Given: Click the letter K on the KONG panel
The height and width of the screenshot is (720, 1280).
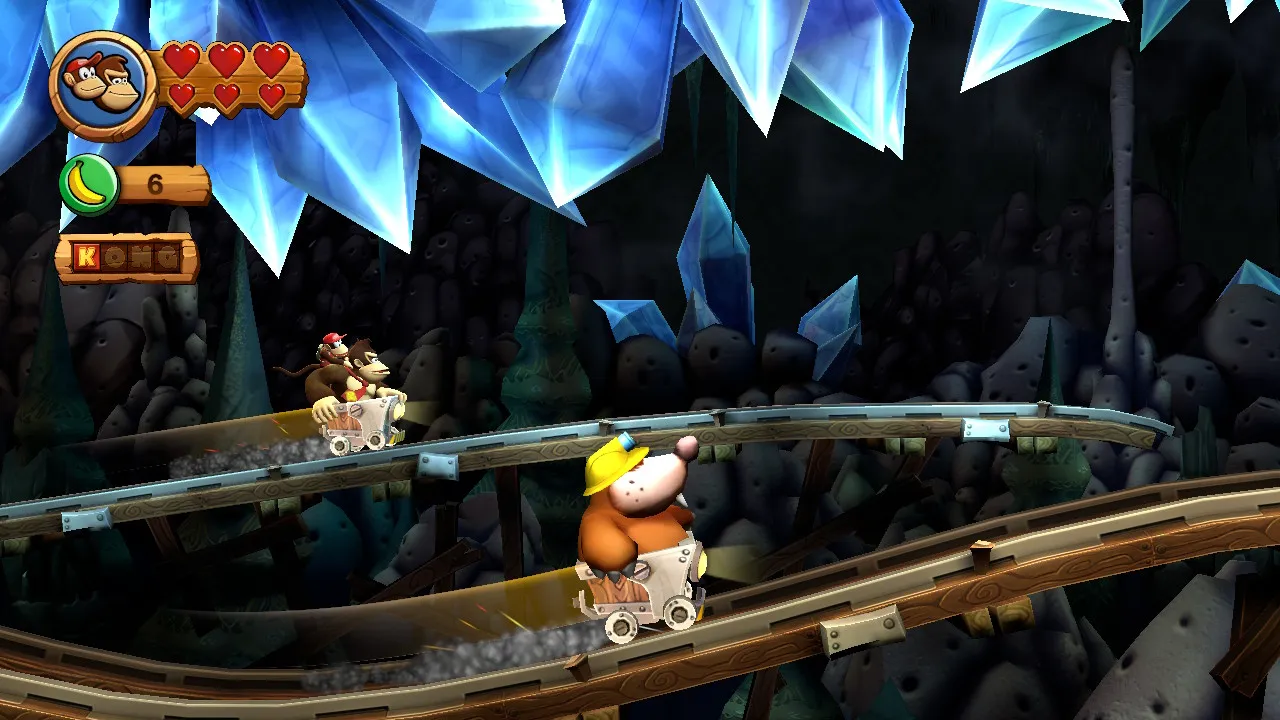Looking at the screenshot, I should (88, 256).
